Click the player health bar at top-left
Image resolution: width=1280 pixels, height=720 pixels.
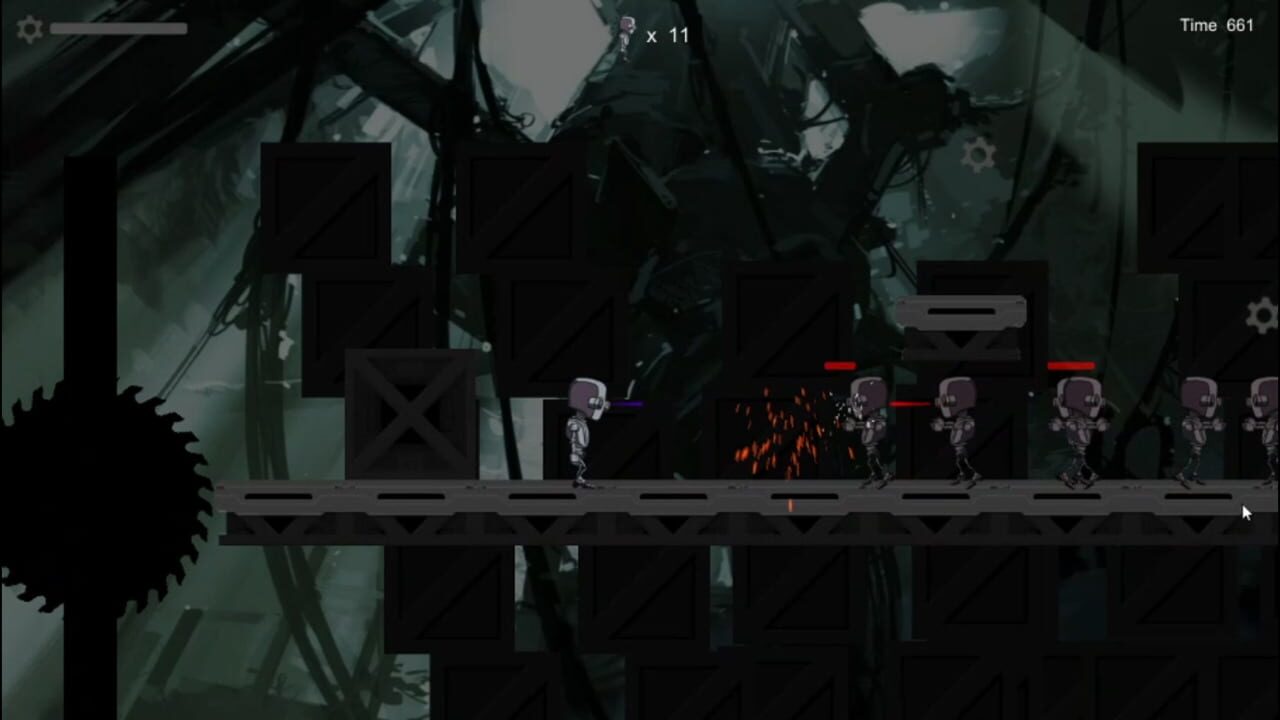(x=118, y=27)
